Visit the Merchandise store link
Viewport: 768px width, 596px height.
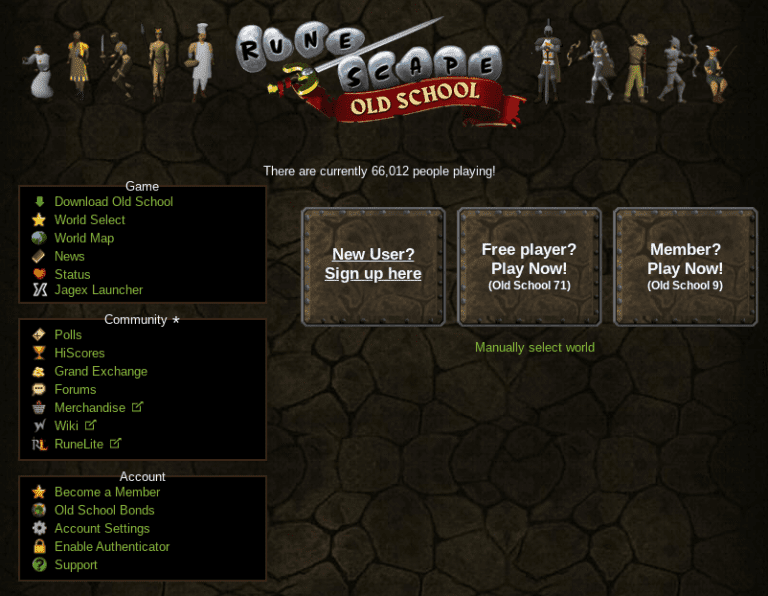90,408
